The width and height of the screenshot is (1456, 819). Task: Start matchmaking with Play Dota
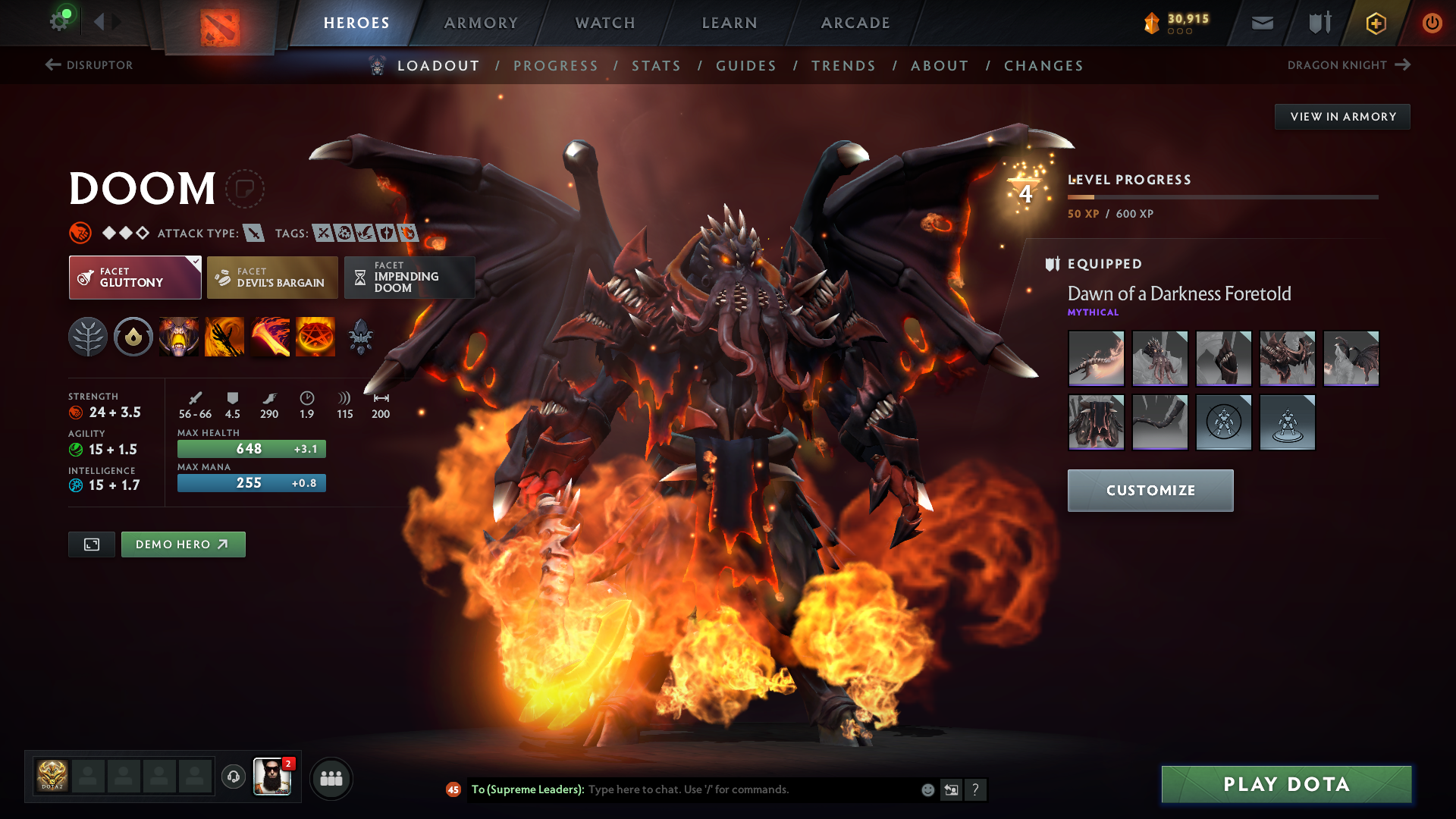(x=1286, y=784)
